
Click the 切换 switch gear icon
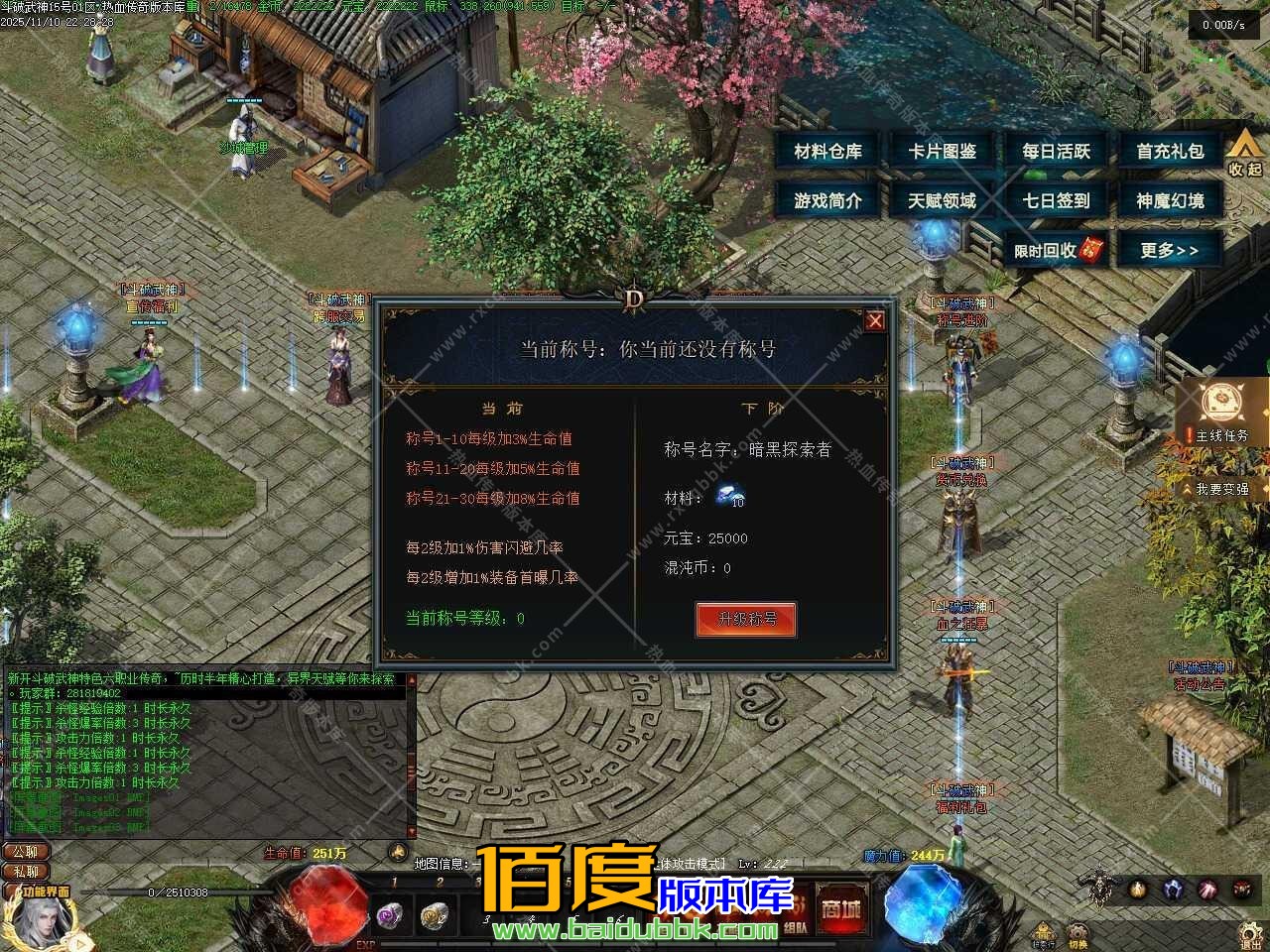(x=1079, y=932)
